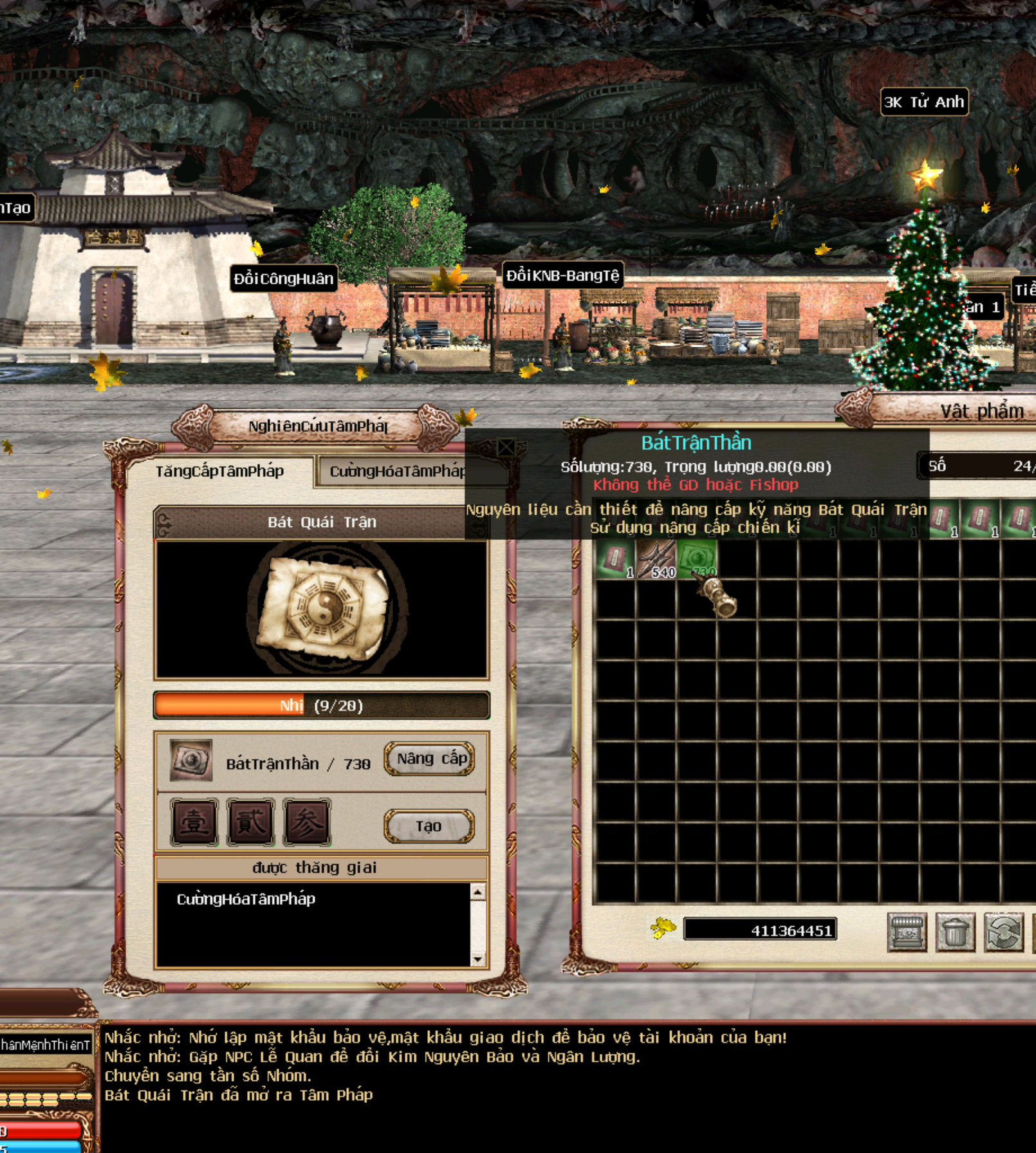
Task: Click the Bát Quái Trận scroll image
Action: [x=322, y=609]
